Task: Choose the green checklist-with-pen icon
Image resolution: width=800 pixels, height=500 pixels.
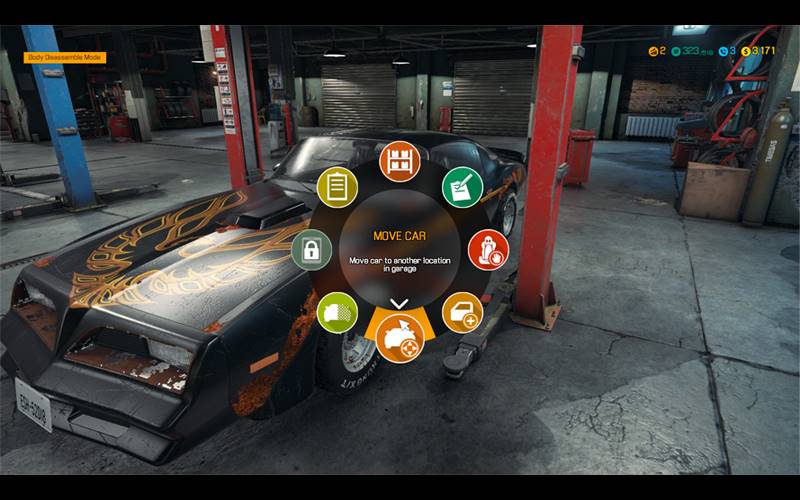Action: click(x=462, y=186)
